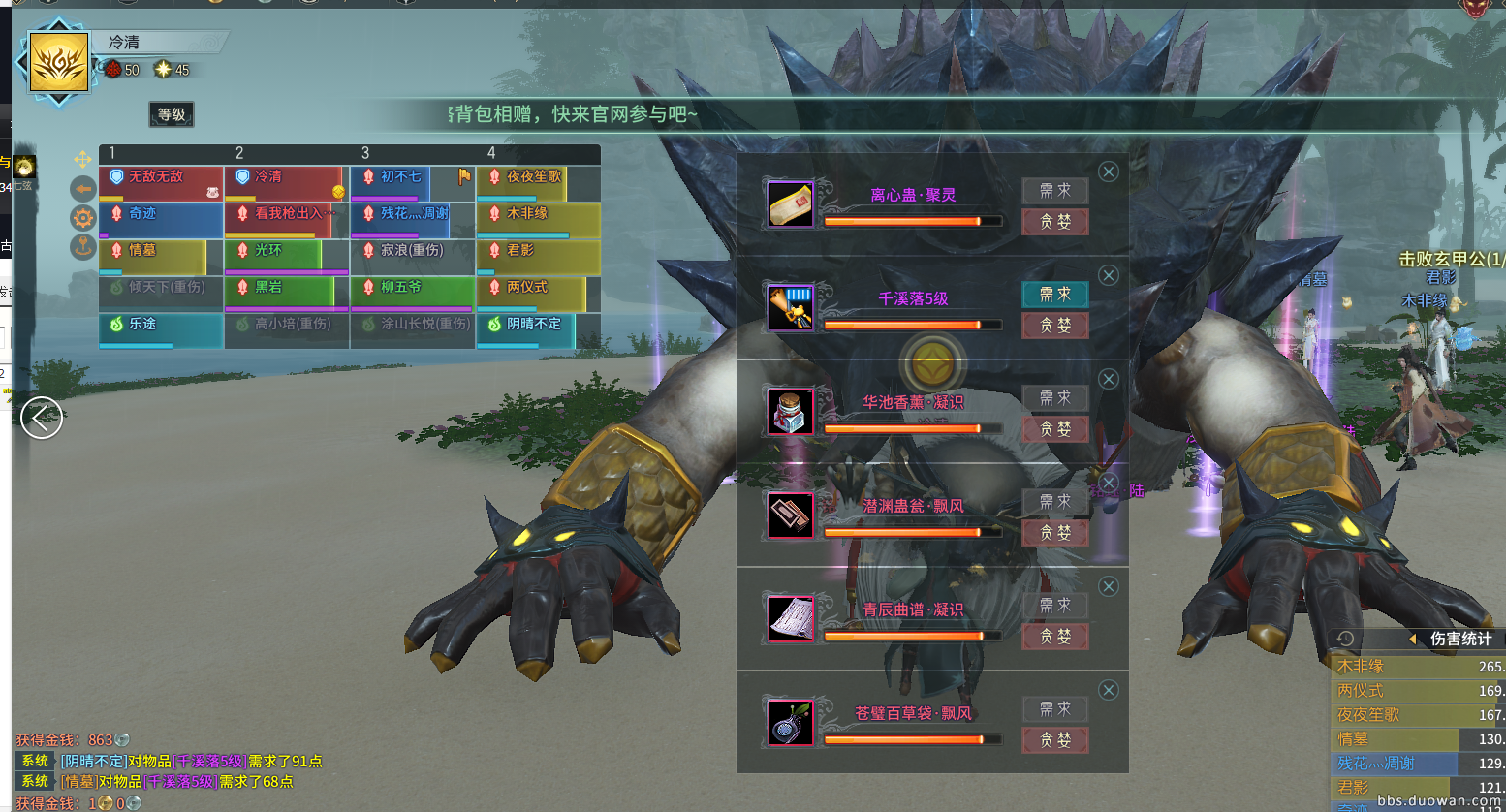Select raid member 无敌无敌 in raid frames
This screenshot has height=812, width=1506.
click(x=161, y=183)
